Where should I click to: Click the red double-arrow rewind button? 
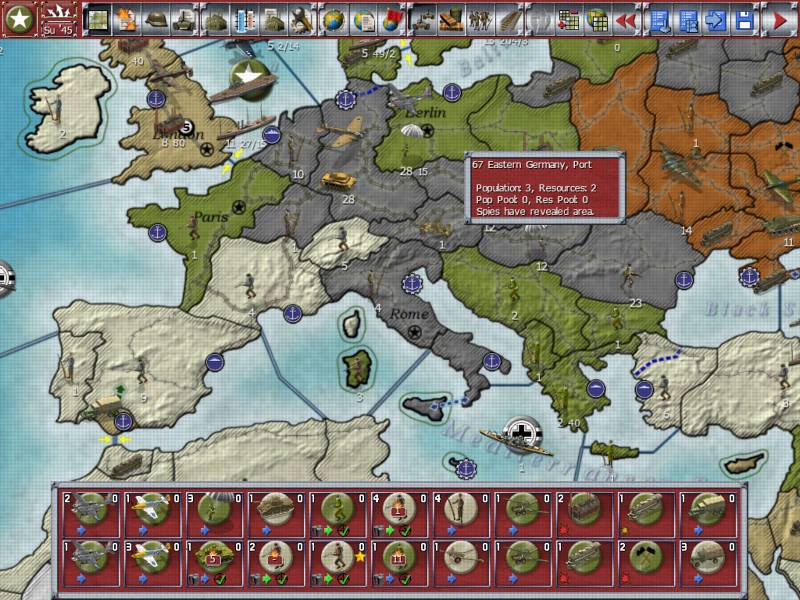[x=626, y=19]
